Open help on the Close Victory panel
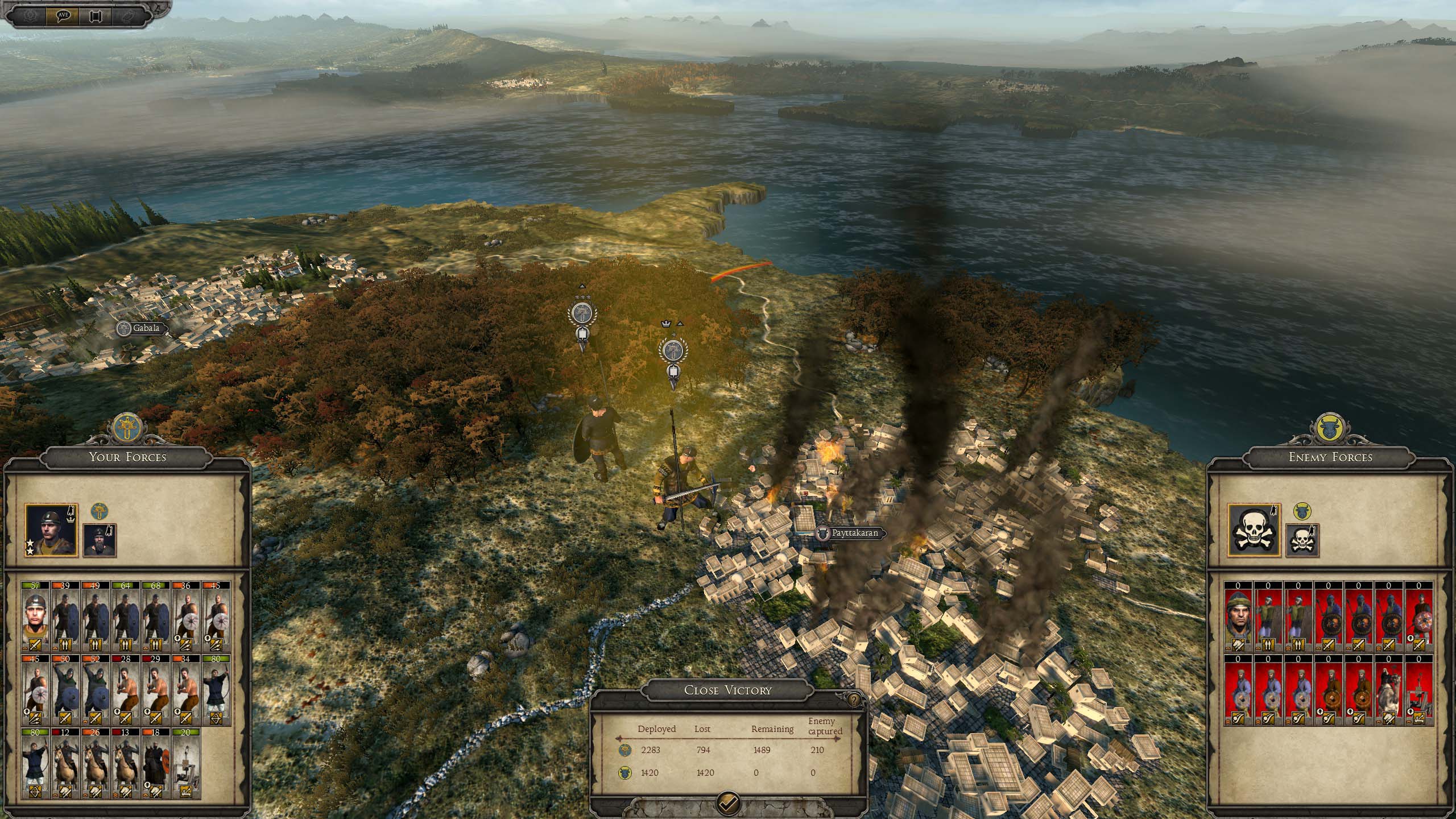Image resolution: width=1456 pixels, height=819 pixels. tap(854, 700)
